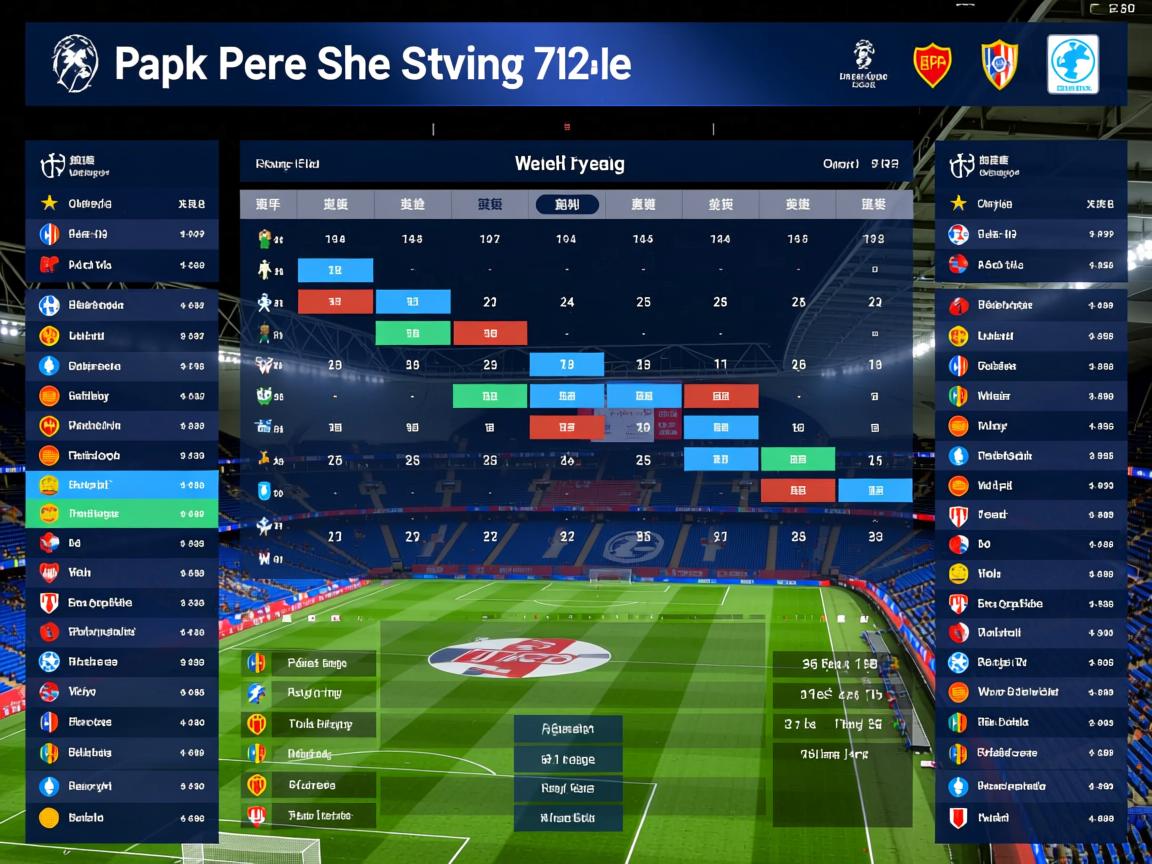
Task: Select the 'Raajl Gaia' button
Action: click(568, 789)
